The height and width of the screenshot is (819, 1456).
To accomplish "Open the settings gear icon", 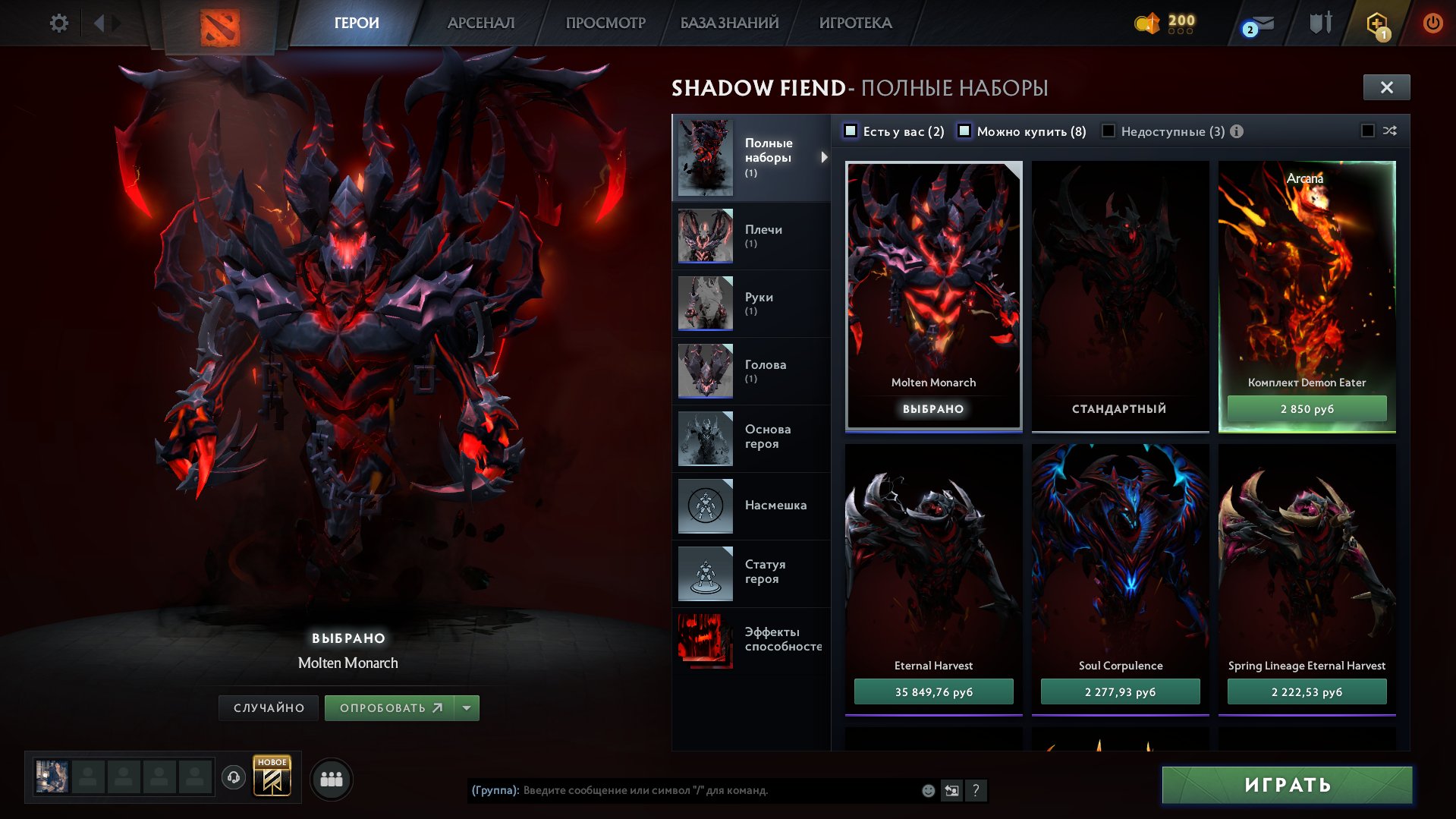I will pos(58,23).
